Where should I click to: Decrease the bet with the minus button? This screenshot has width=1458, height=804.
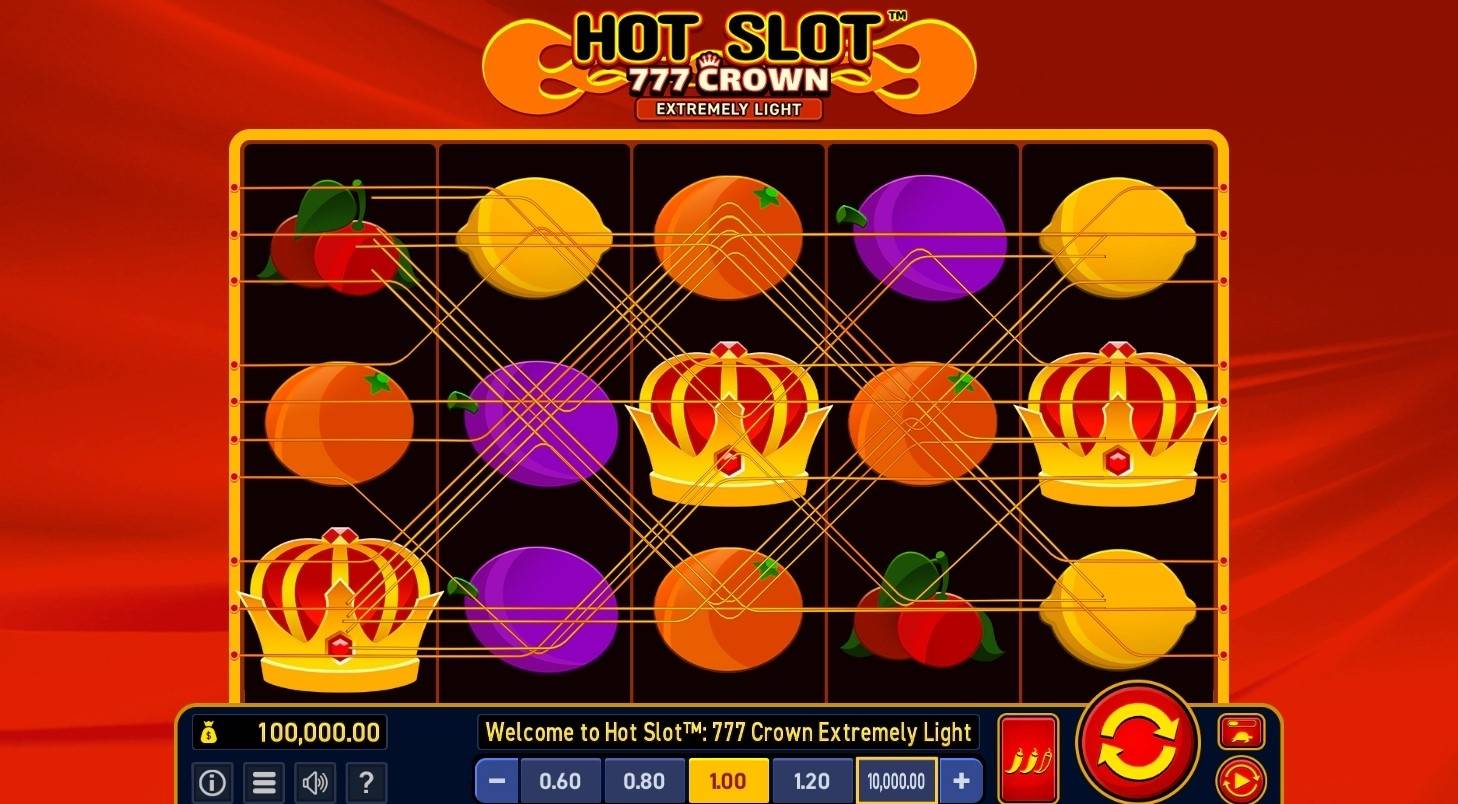pyautogui.click(x=497, y=782)
